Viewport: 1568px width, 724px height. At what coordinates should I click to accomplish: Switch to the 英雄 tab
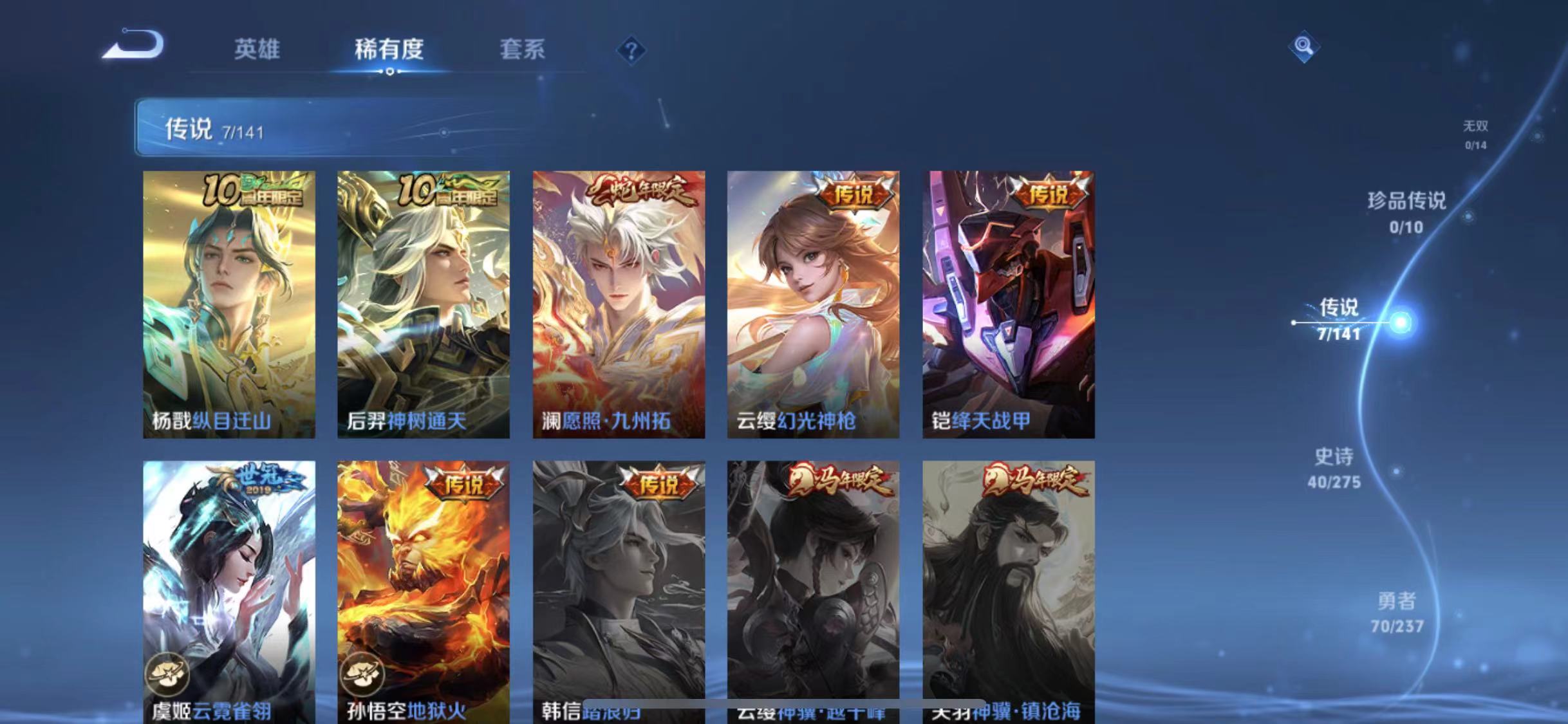[257, 50]
